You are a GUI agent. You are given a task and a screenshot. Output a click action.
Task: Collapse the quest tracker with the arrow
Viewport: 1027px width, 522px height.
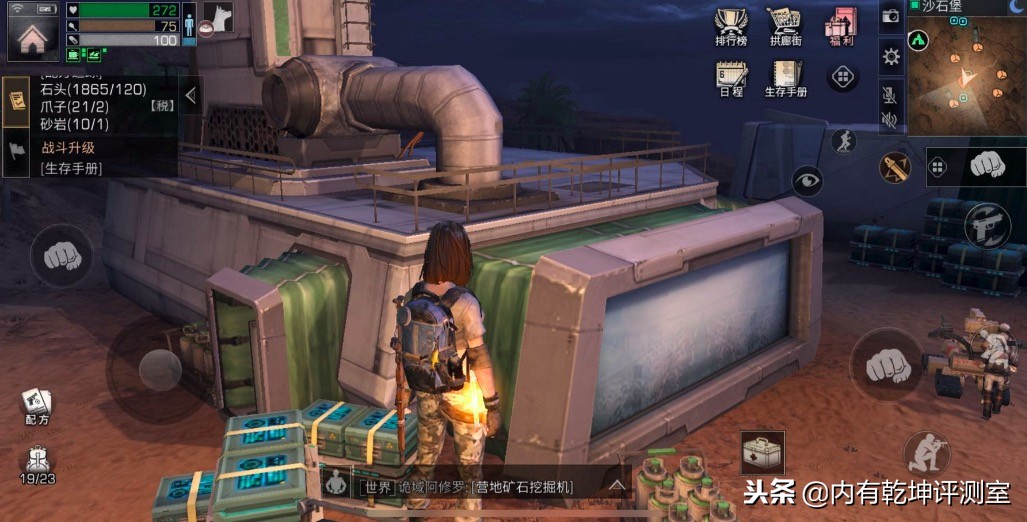coord(191,95)
